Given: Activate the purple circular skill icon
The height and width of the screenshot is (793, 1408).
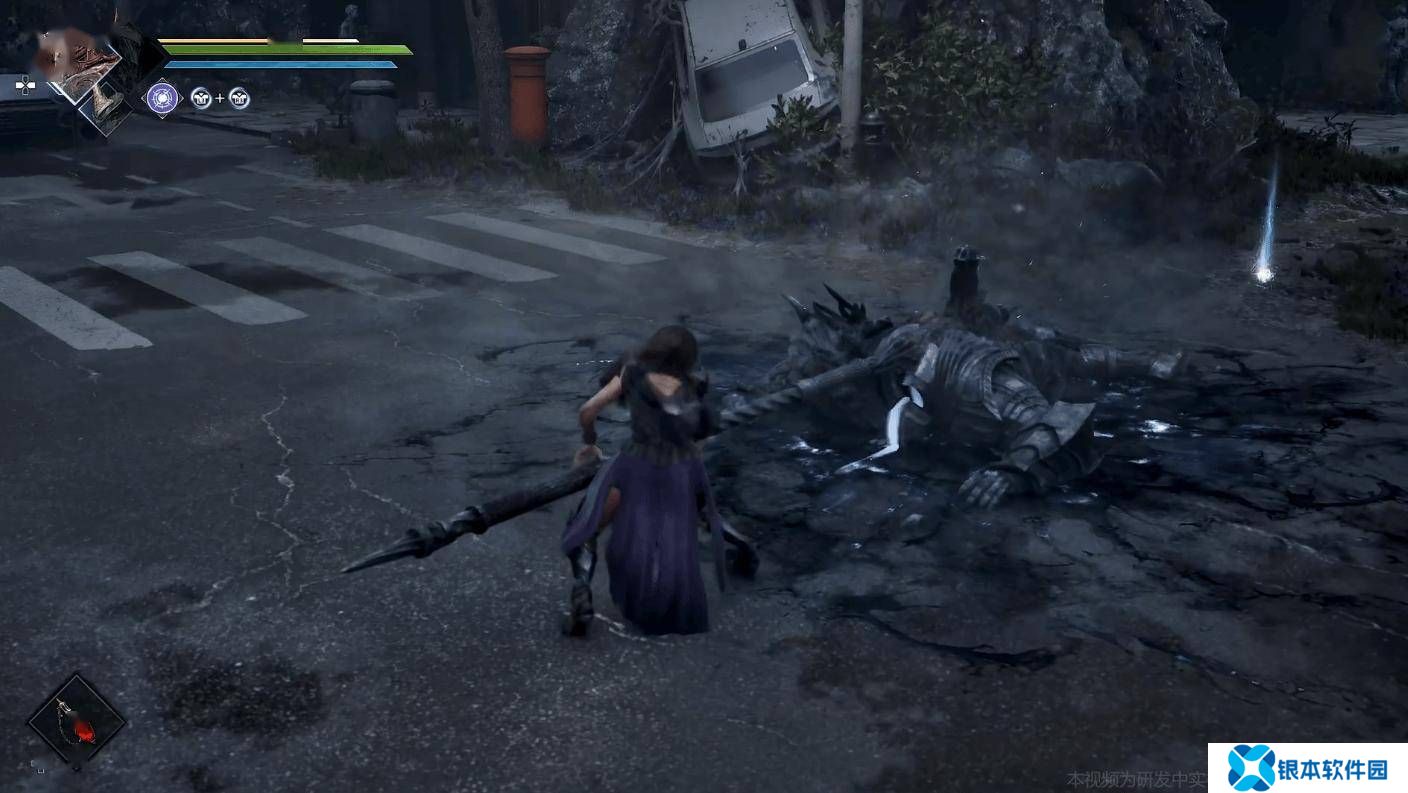Looking at the screenshot, I should coord(162,97).
